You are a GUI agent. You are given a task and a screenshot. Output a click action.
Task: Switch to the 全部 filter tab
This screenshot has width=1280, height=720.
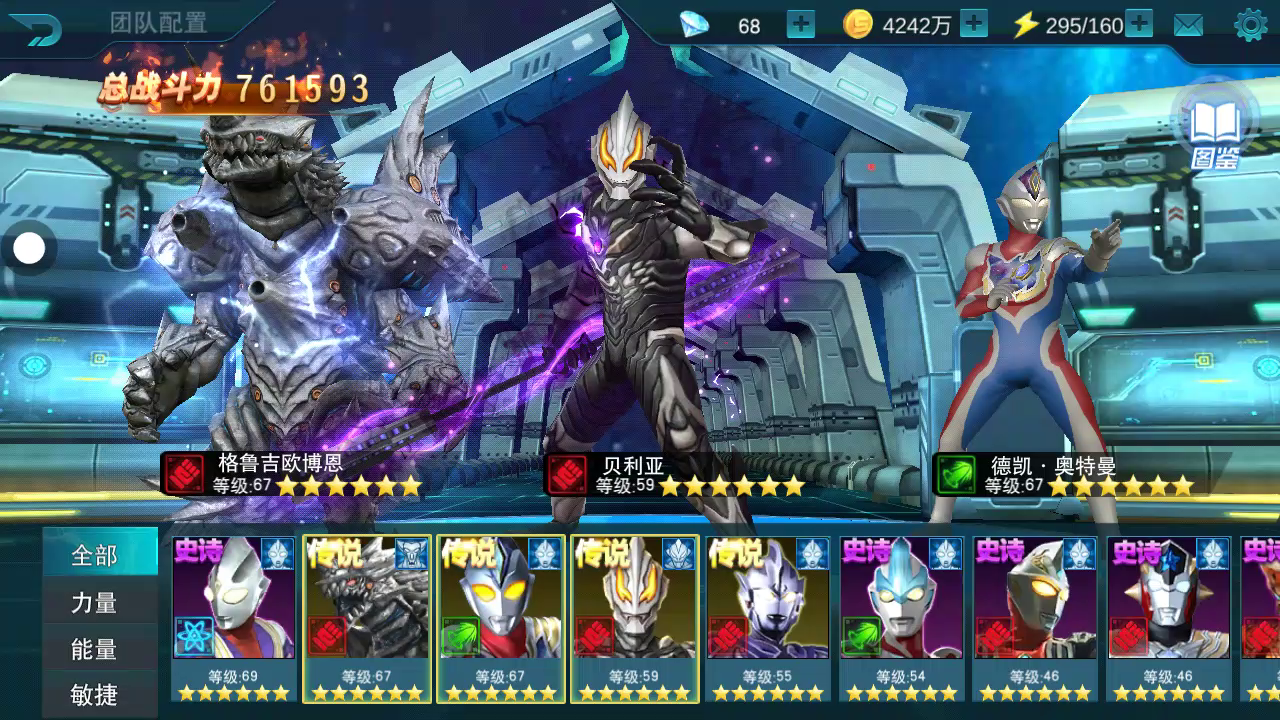(96, 555)
